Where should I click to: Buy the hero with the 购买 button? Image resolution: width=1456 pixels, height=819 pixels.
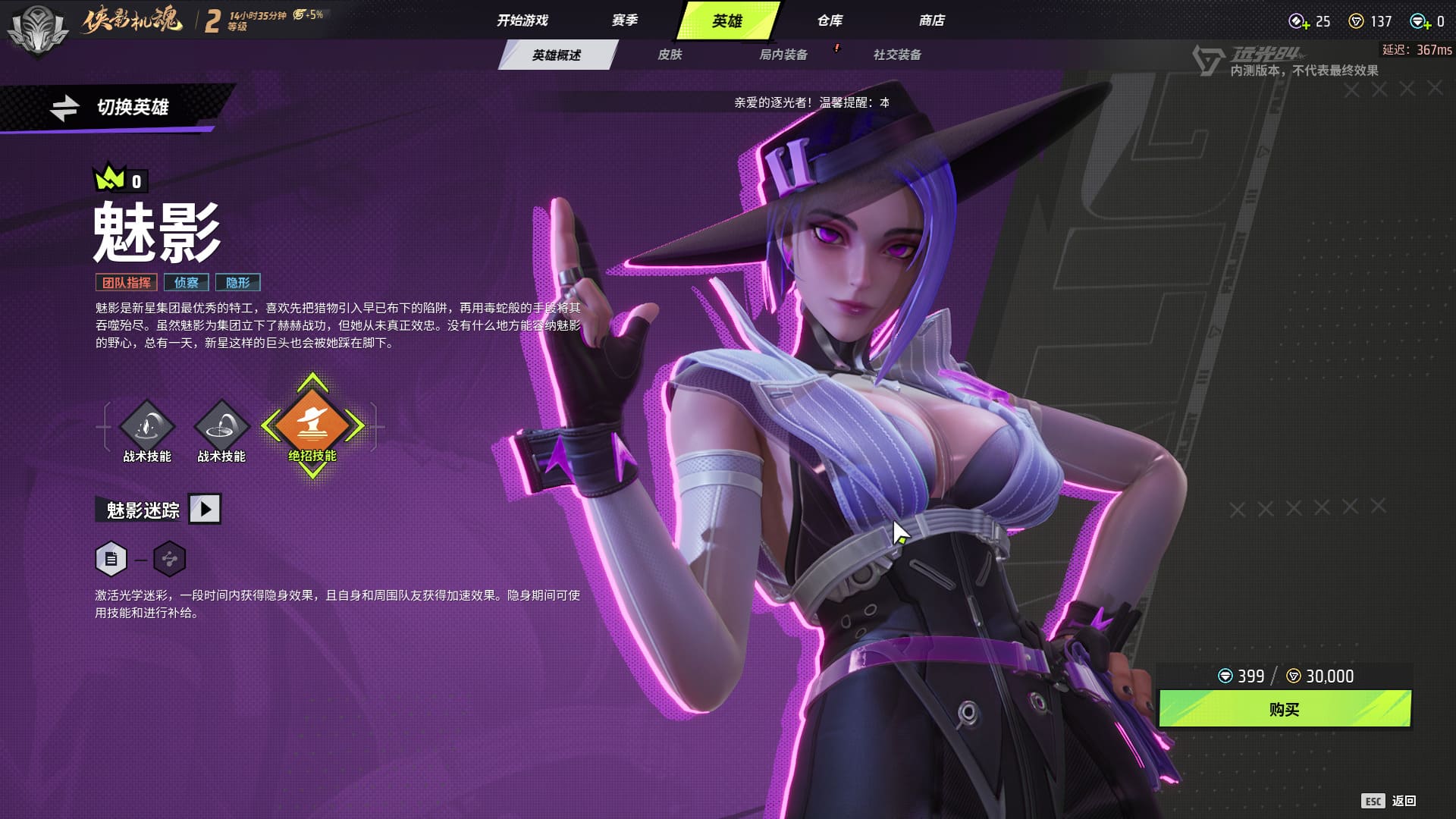click(1284, 709)
